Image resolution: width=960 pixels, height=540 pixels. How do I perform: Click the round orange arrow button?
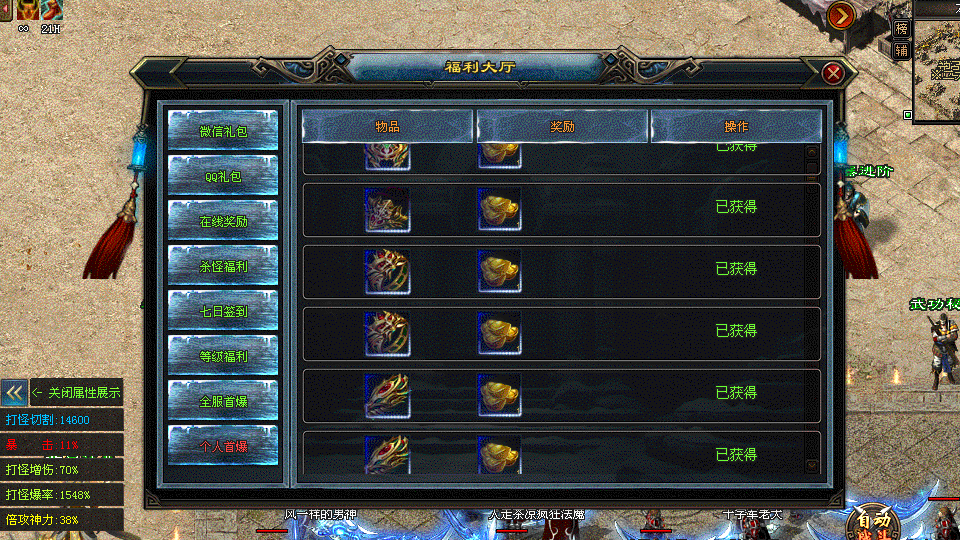(841, 15)
